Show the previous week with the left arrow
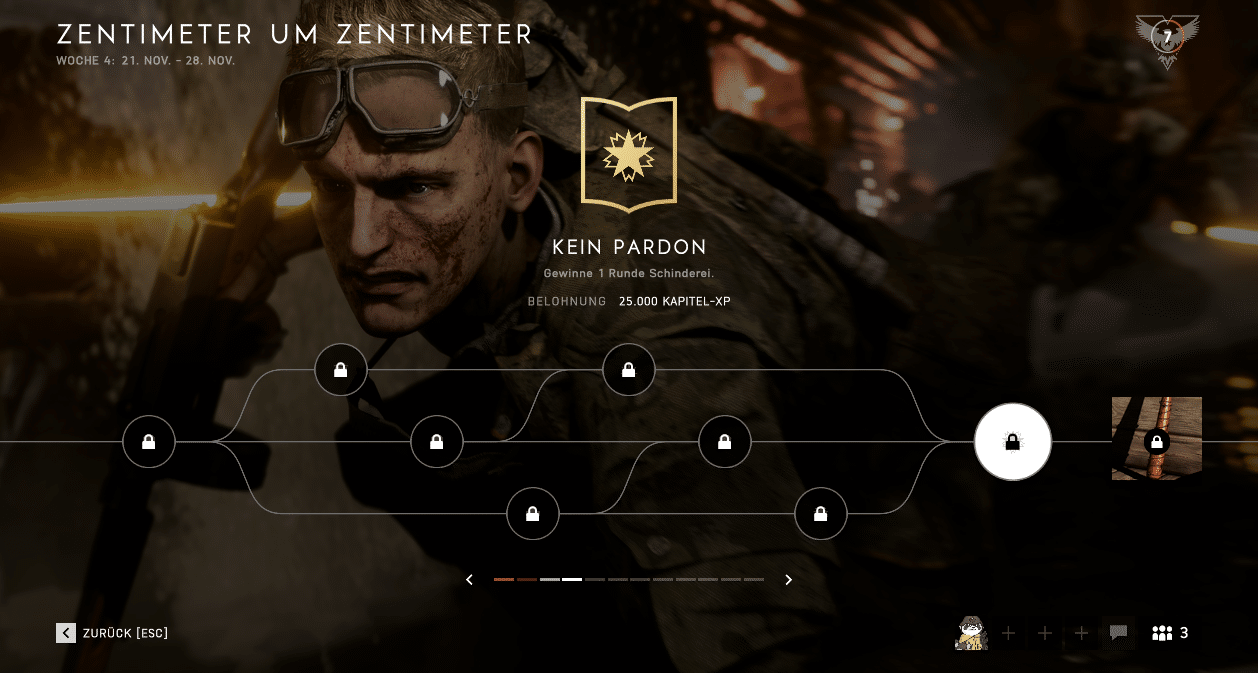1258x673 pixels. tap(469, 580)
